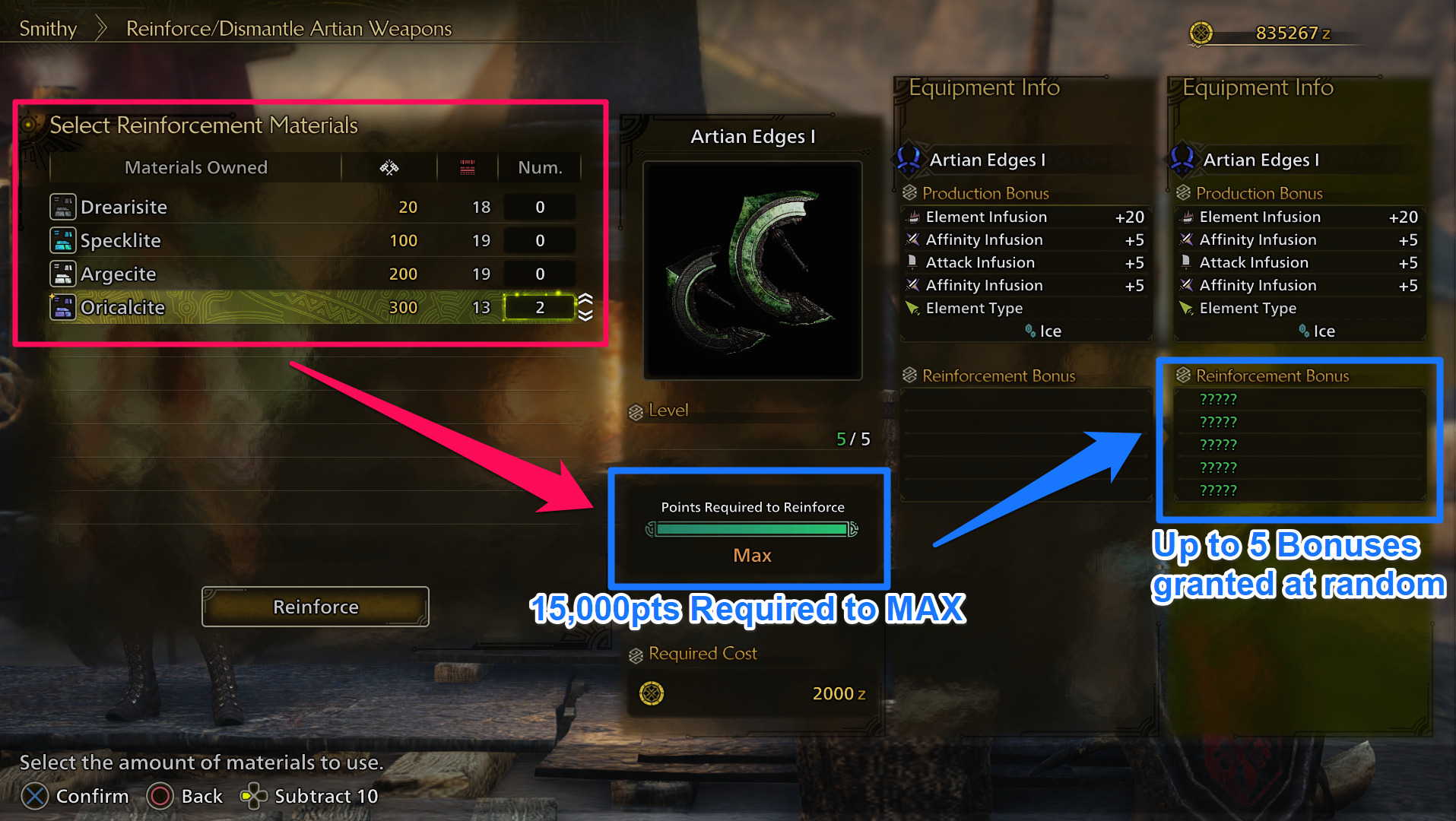Click the Drearisite material icon
Image resolution: width=1456 pixels, height=821 pixels.
click(x=63, y=206)
